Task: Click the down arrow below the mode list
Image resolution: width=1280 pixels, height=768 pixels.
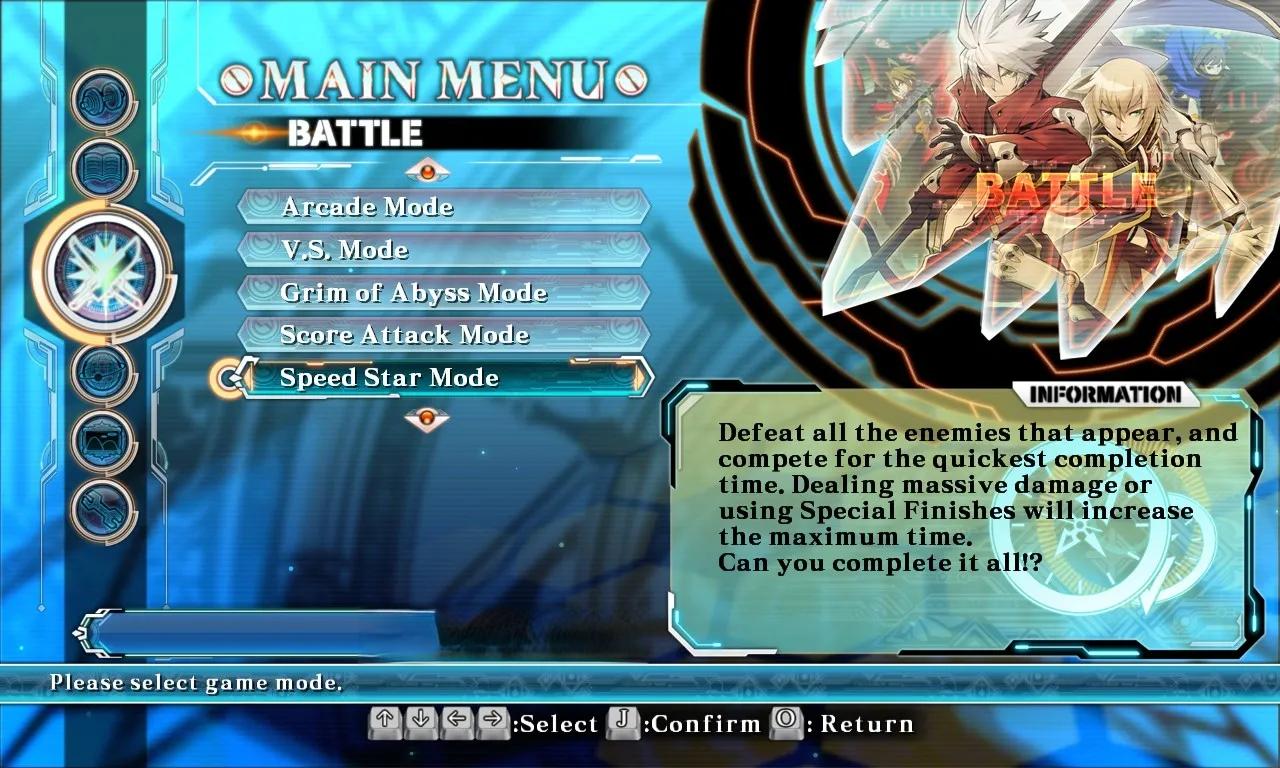Action: 427,417
